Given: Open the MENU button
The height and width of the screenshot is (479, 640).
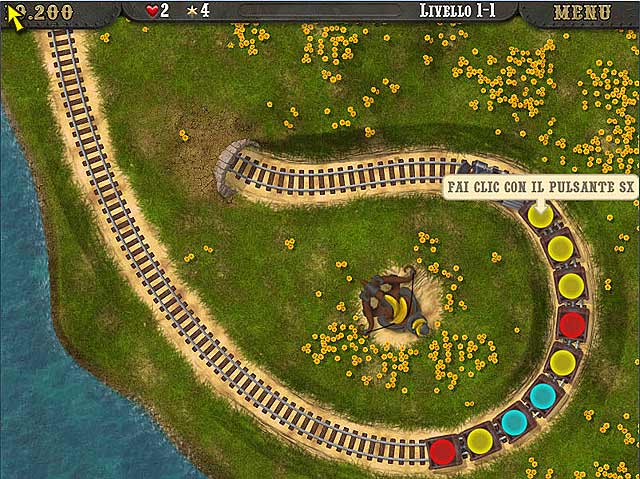Looking at the screenshot, I should point(581,13).
